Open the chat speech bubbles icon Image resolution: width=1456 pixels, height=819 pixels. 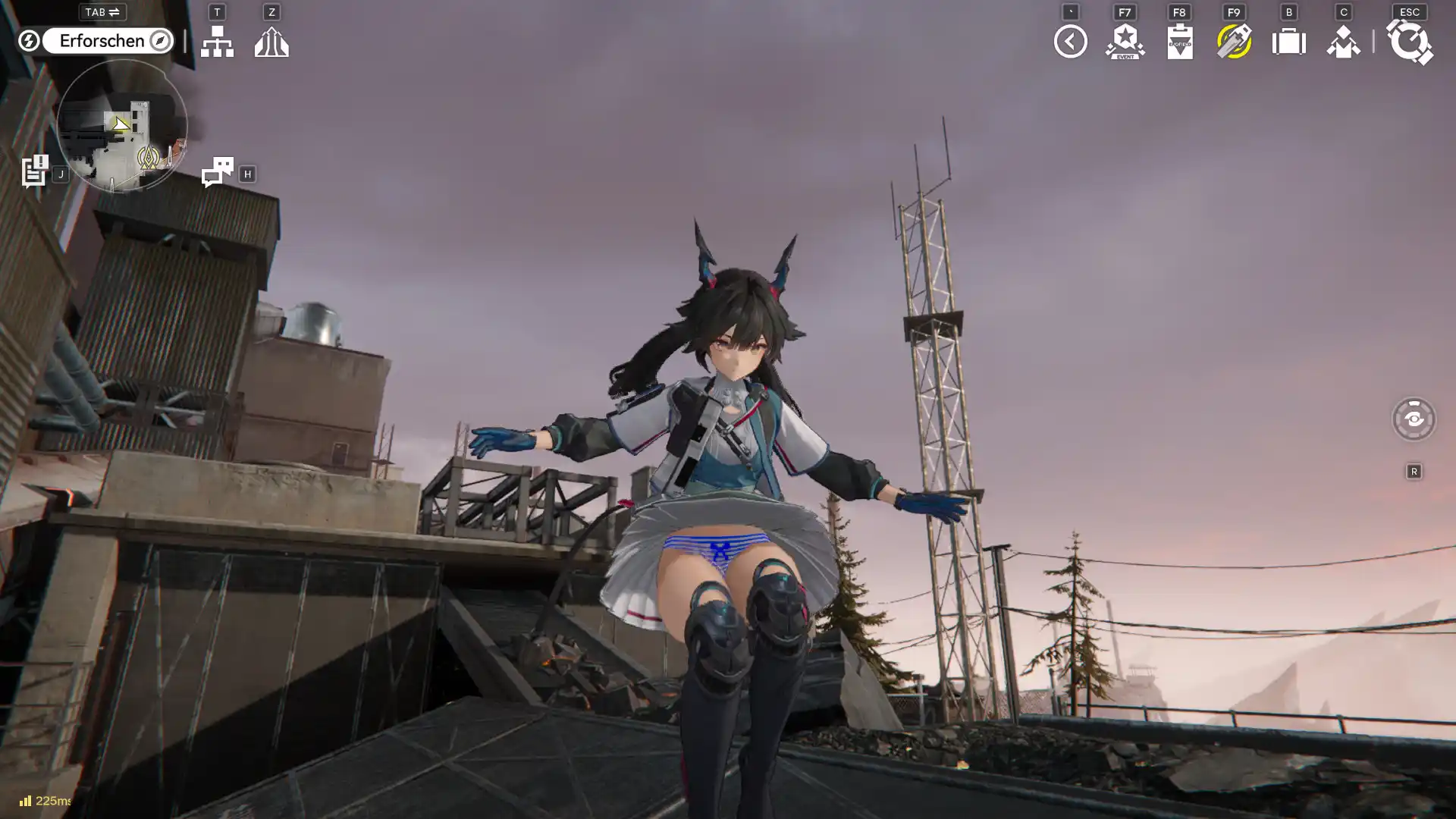point(217,172)
